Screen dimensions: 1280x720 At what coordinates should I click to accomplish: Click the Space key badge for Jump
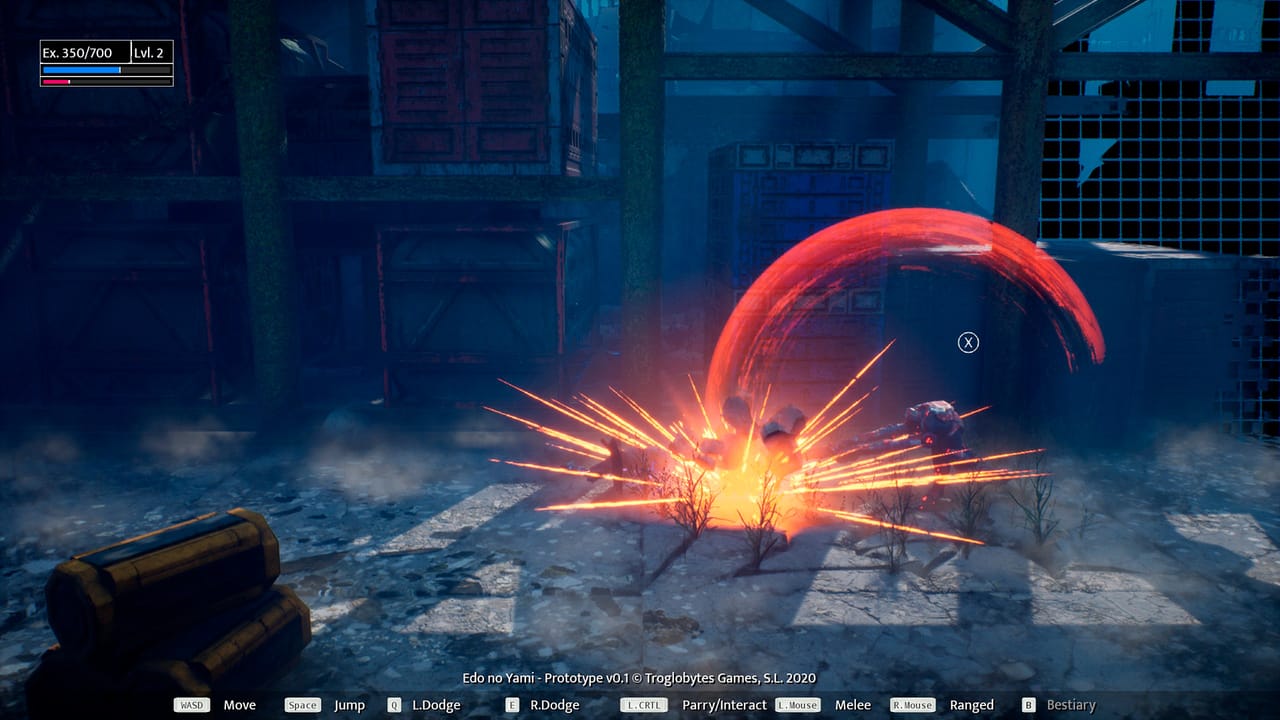coord(302,704)
